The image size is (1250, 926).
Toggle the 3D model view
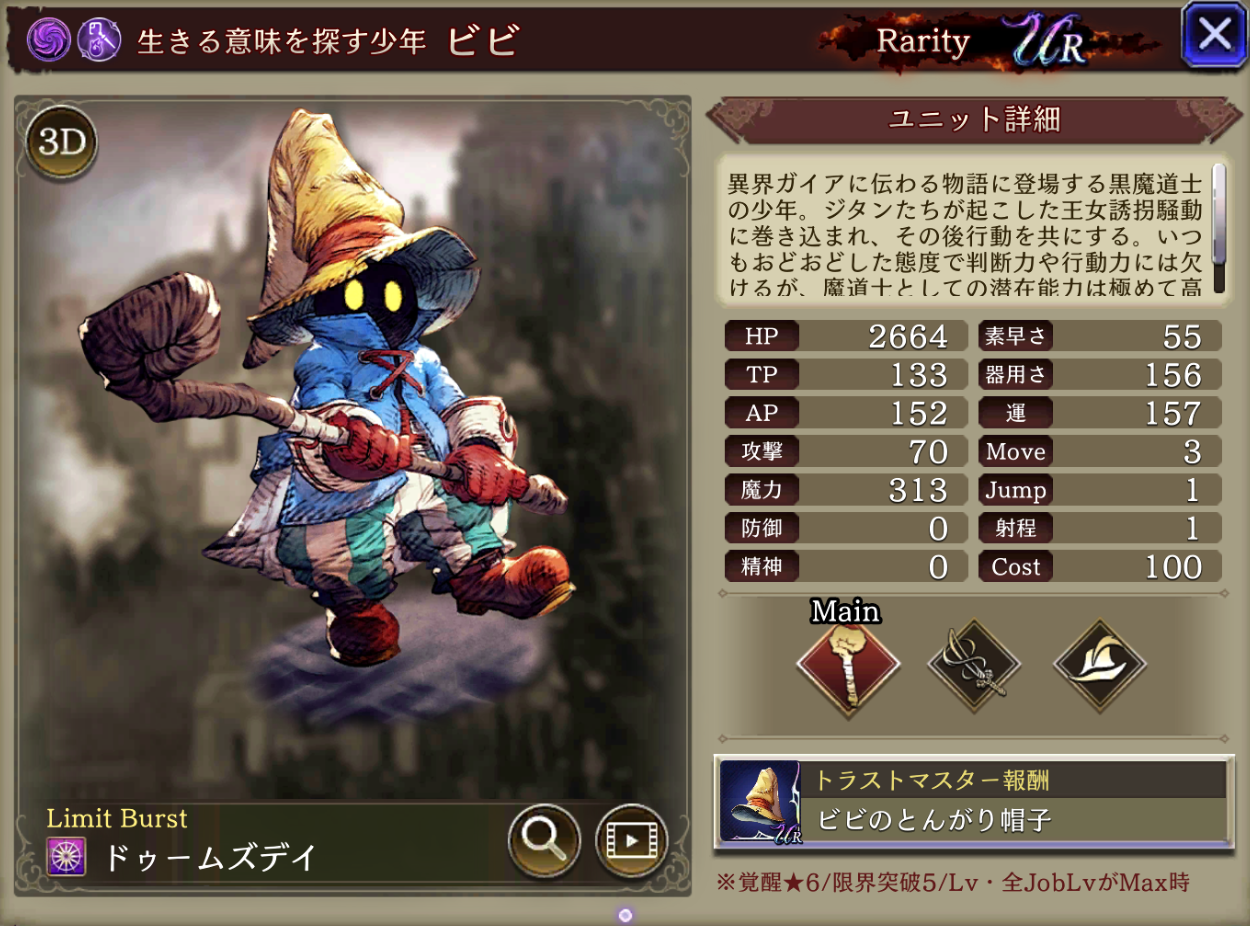coord(60,143)
